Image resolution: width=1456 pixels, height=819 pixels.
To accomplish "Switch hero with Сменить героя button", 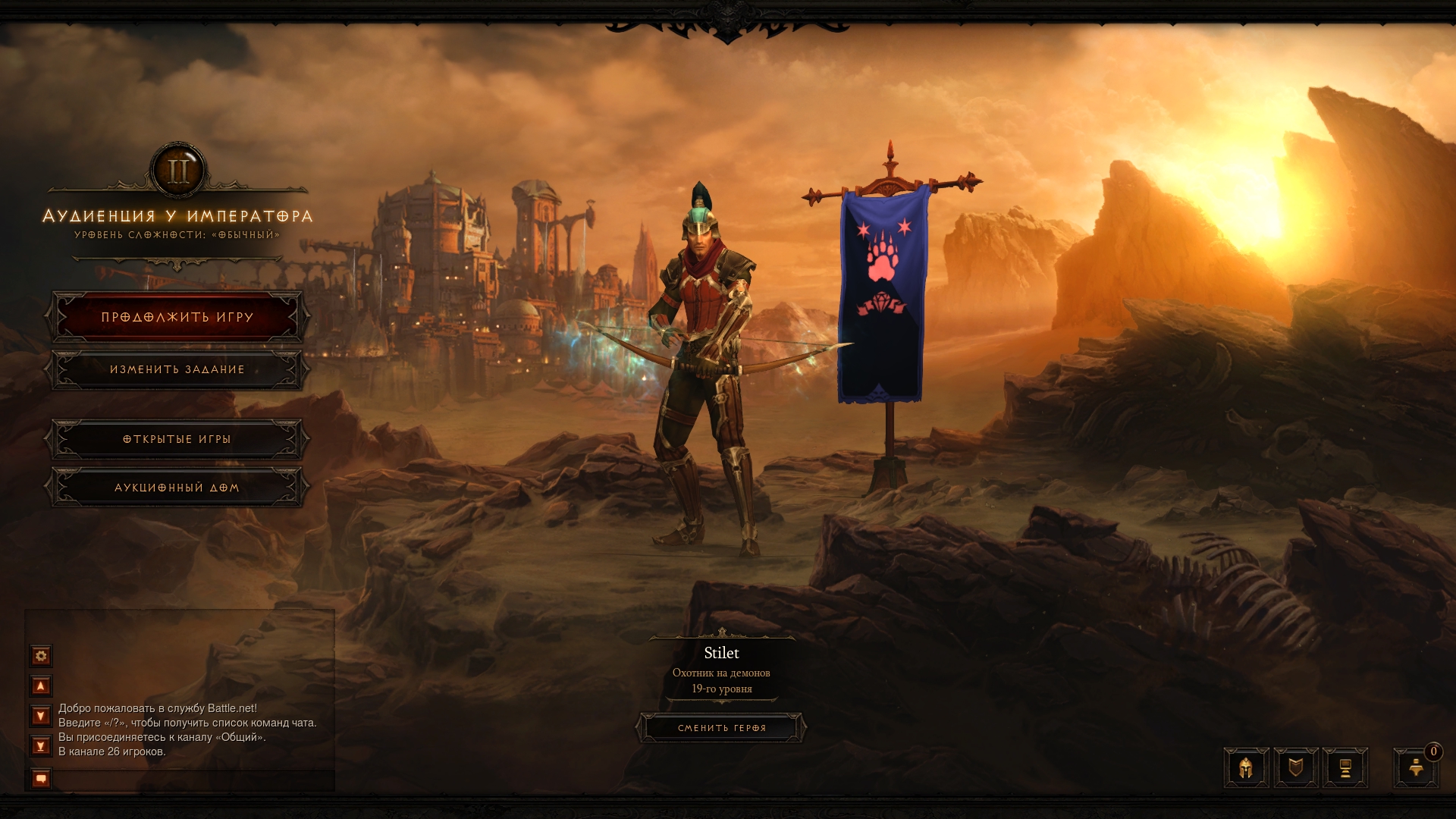I will (721, 728).
